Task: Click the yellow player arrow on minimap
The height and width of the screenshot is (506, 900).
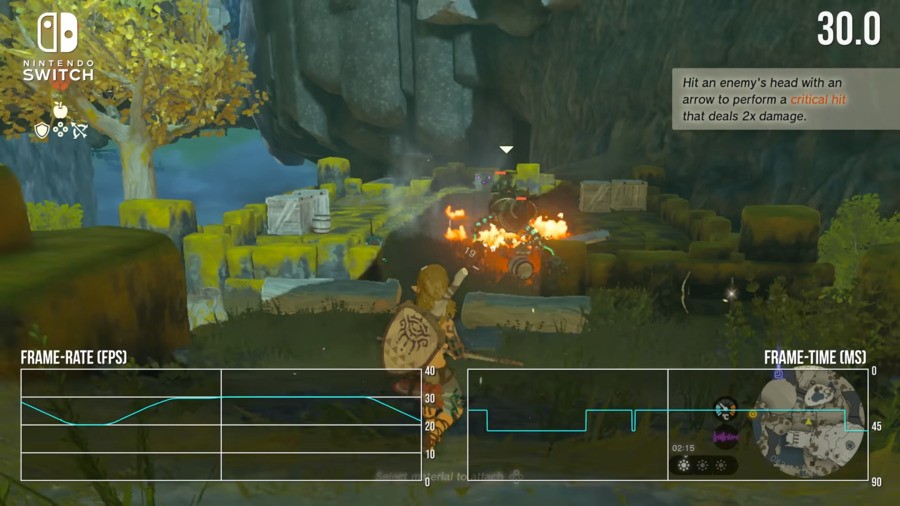Action: pos(808,423)
